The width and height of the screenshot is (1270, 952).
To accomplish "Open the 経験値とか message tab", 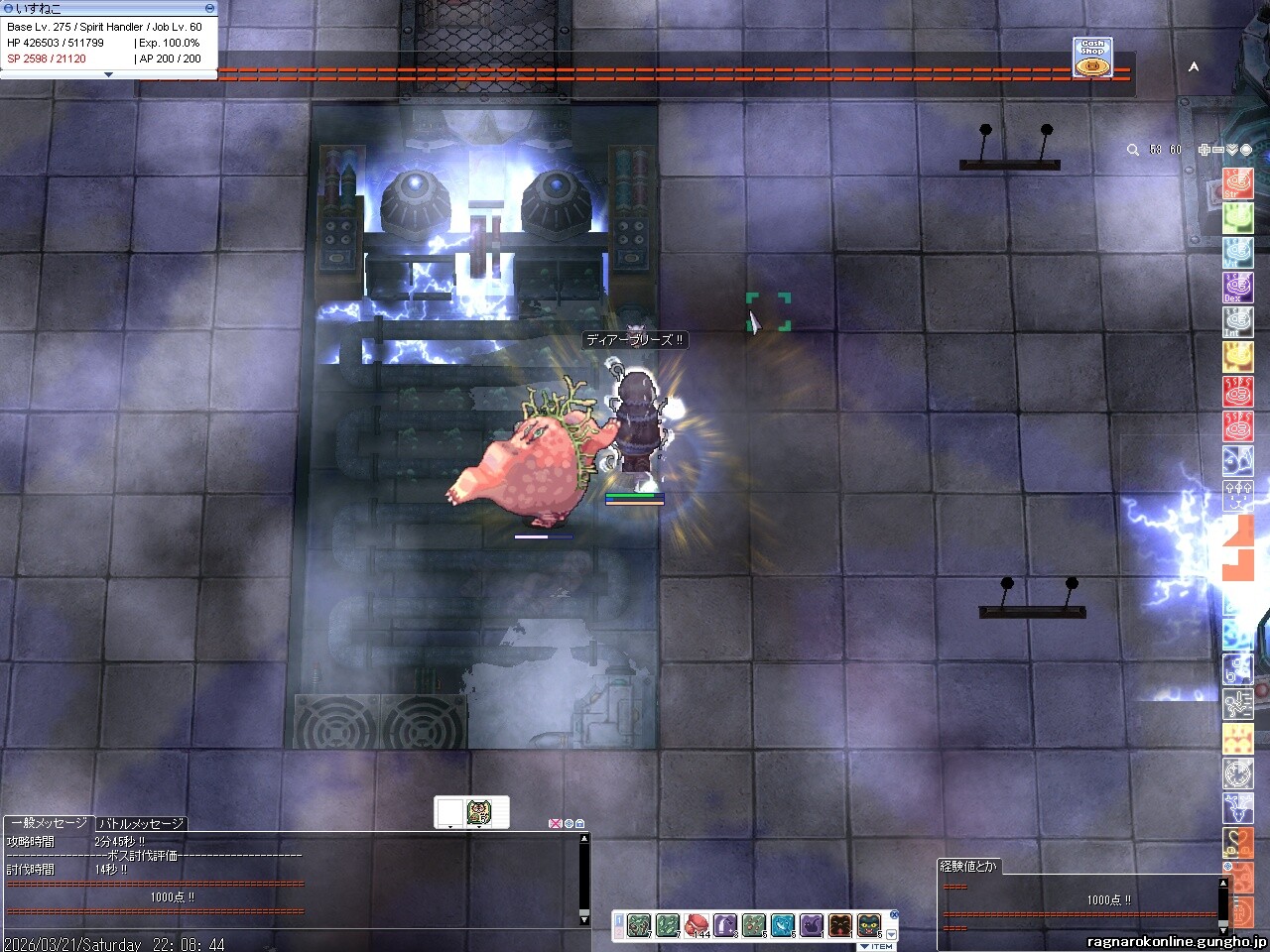I will pos(968,866).
